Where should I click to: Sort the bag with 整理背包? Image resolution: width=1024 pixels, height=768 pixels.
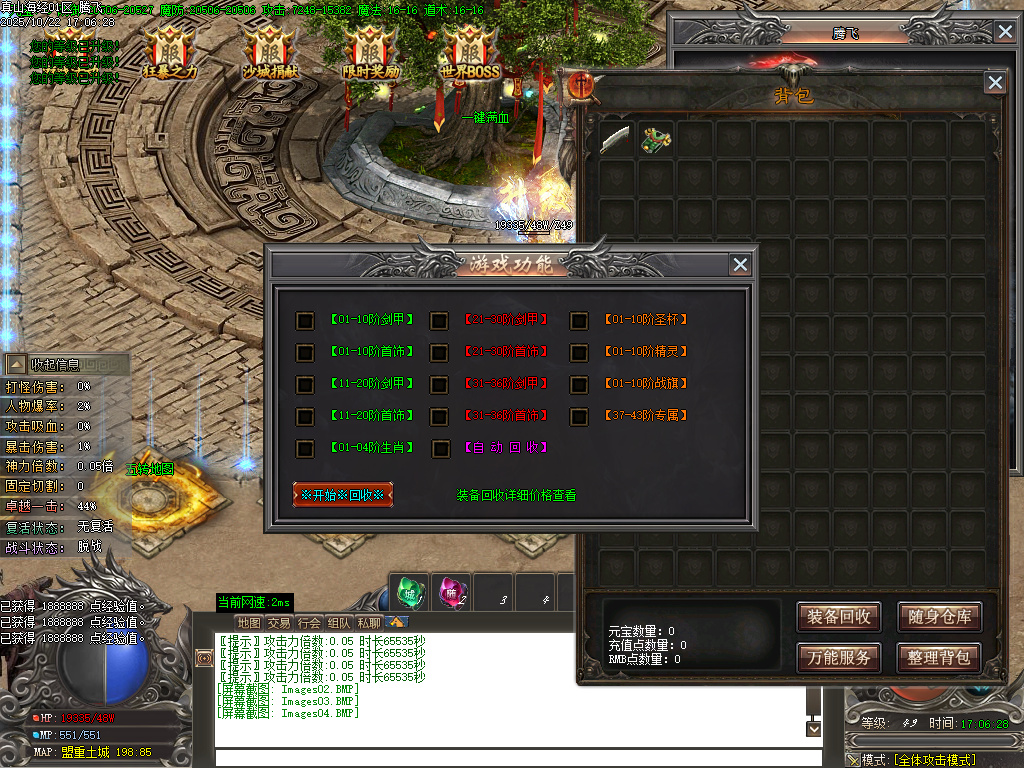938,657
